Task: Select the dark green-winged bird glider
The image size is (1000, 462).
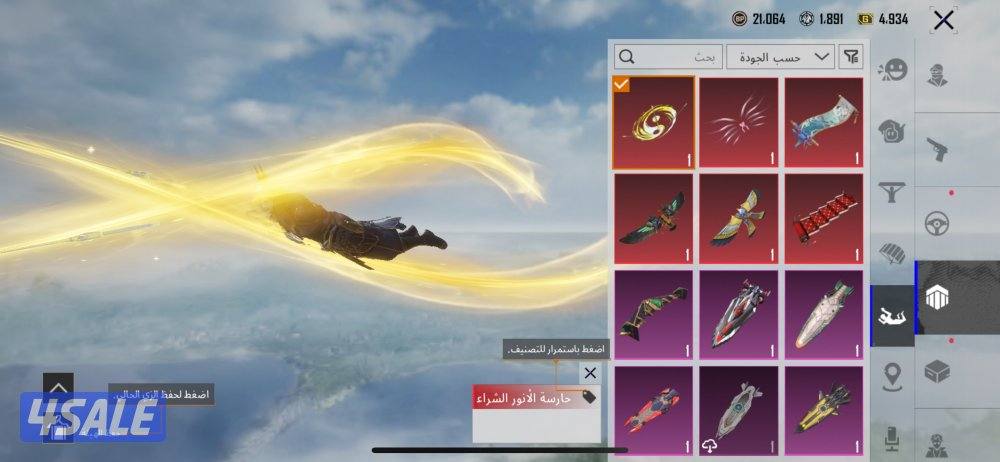Action: [653, 218]
